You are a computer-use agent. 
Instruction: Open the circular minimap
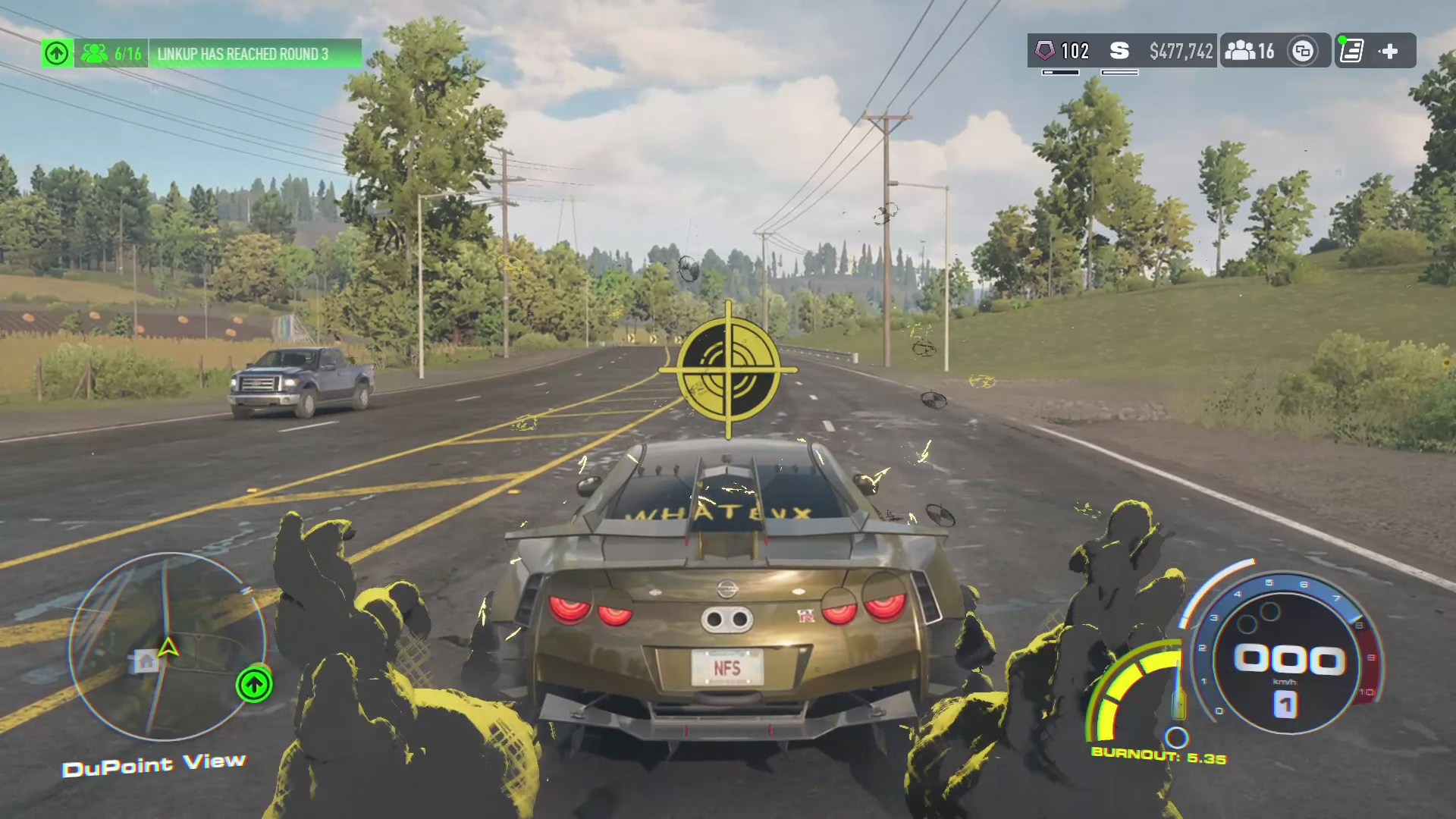pos(167,646)
